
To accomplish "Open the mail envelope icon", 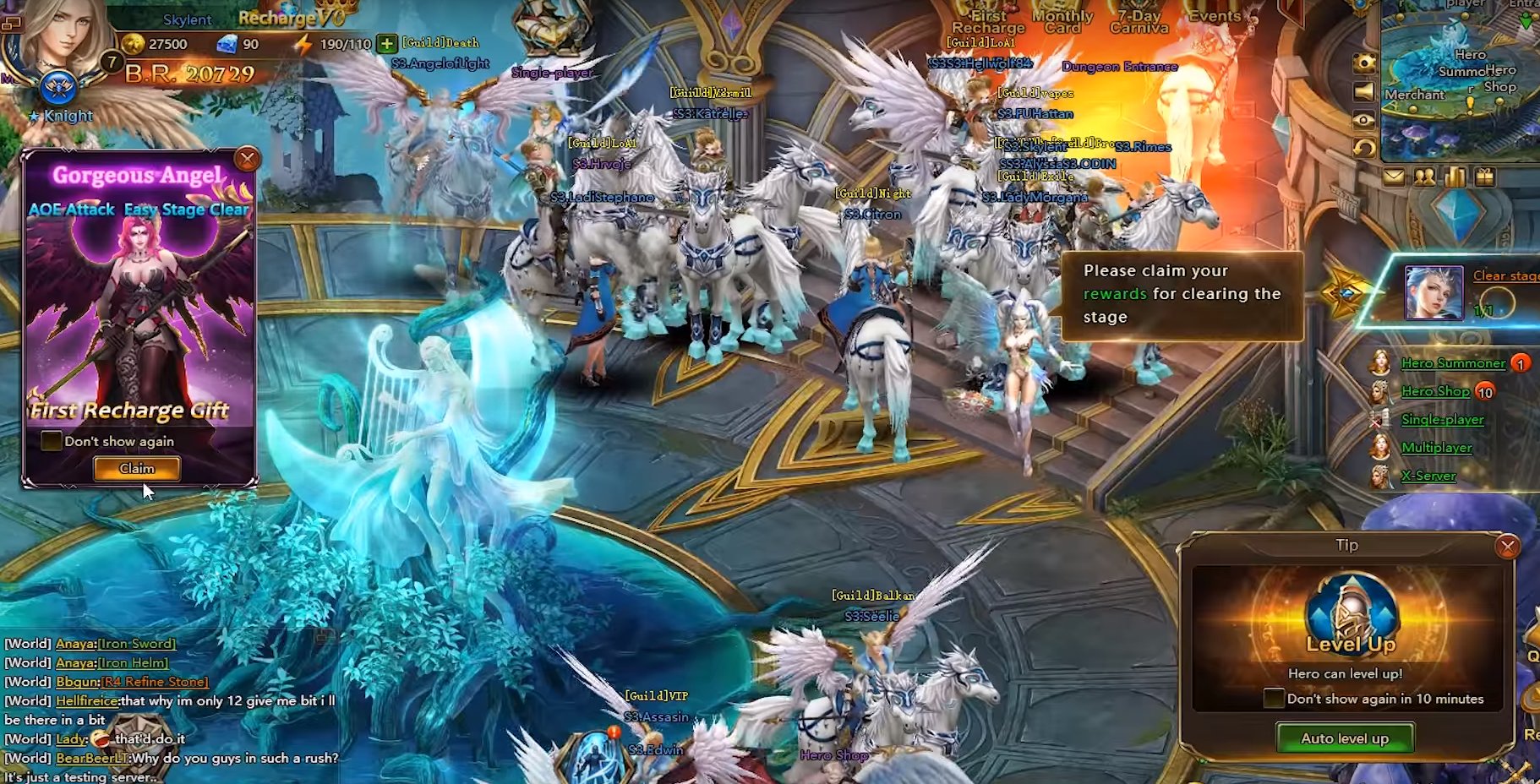I will [1394, 177].
